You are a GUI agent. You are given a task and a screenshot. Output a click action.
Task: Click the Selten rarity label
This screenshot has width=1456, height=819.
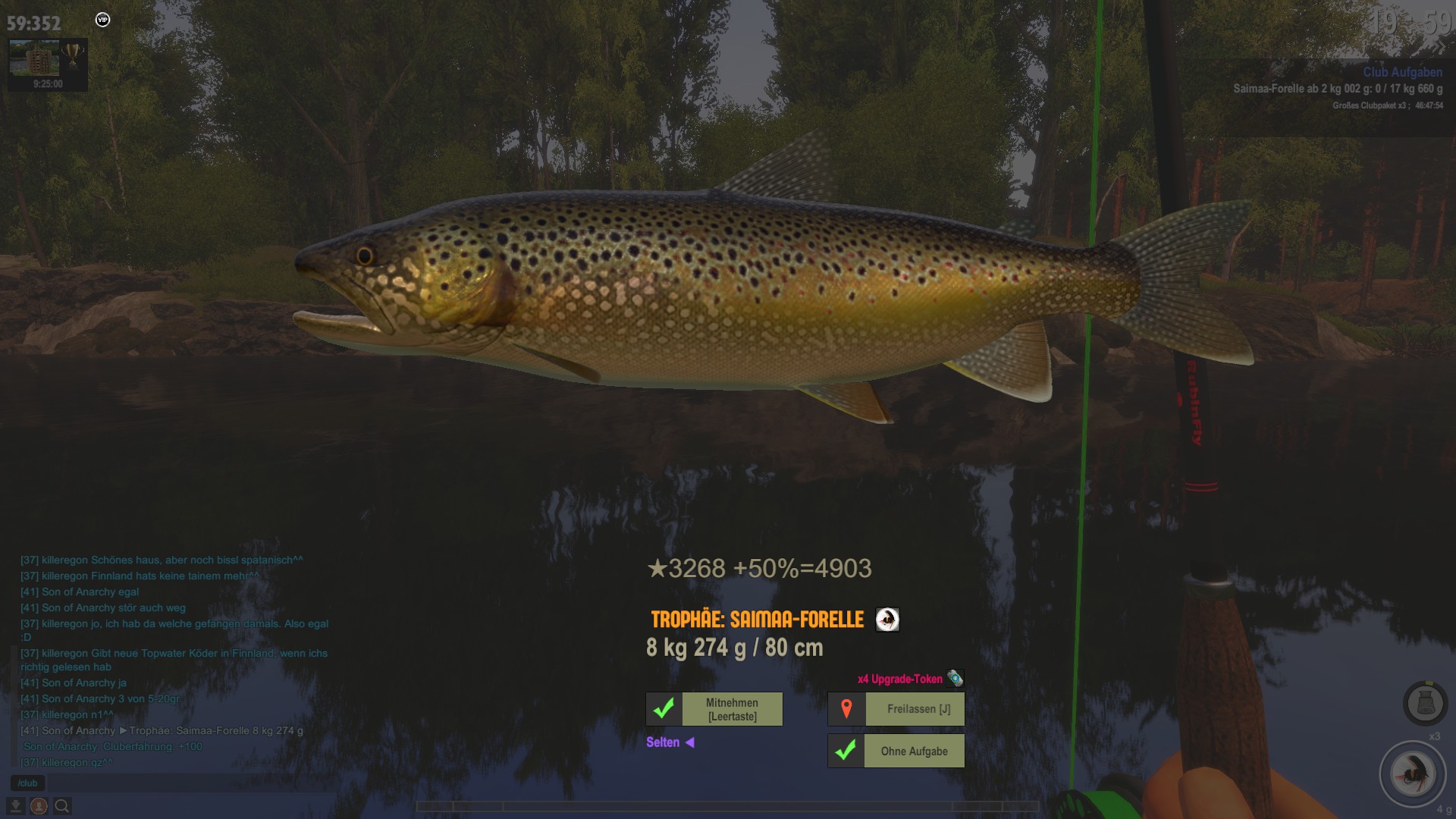663,742
